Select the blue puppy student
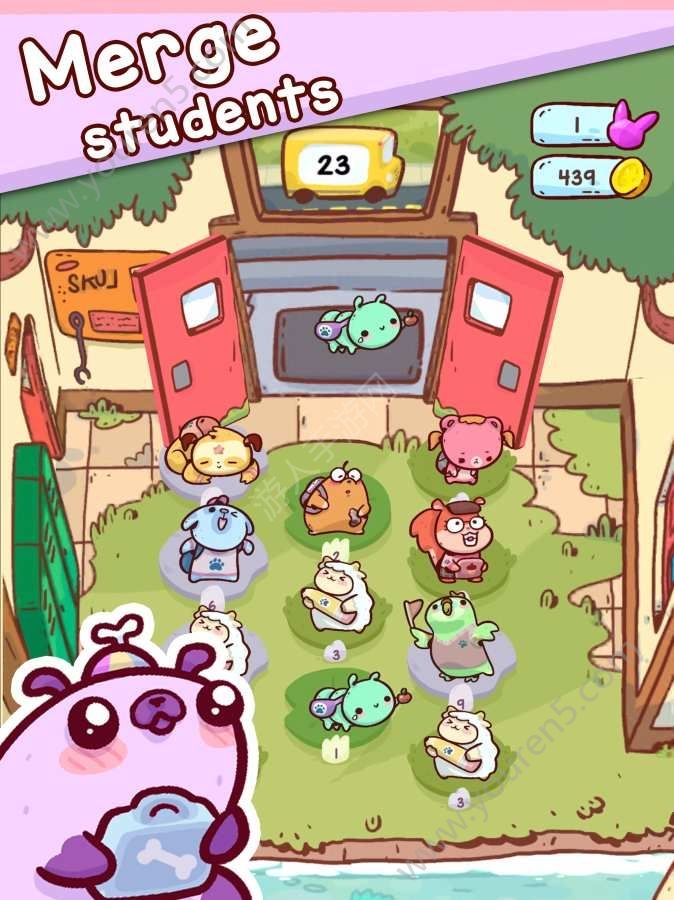This screenshot has width=674, height=900. click(x=214, y=536)
